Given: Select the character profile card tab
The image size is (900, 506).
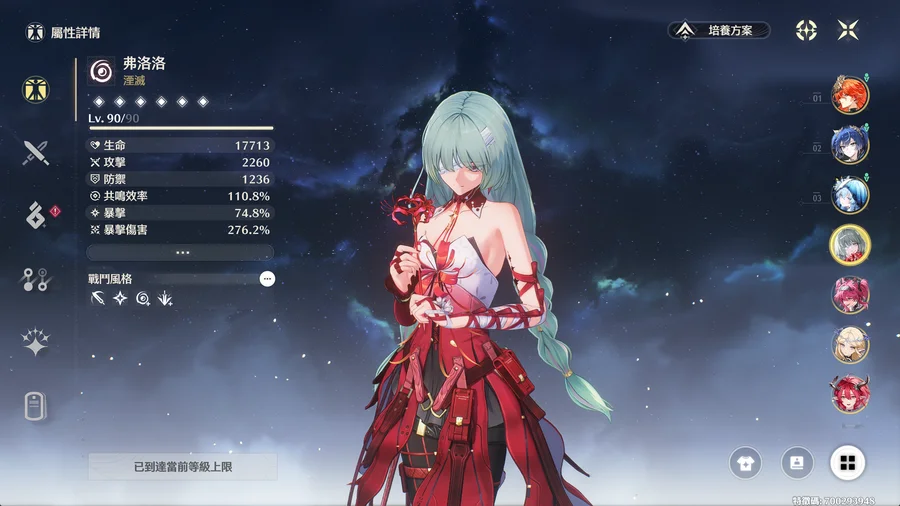Looking at the screenshot, I should (x=37, y=408).
